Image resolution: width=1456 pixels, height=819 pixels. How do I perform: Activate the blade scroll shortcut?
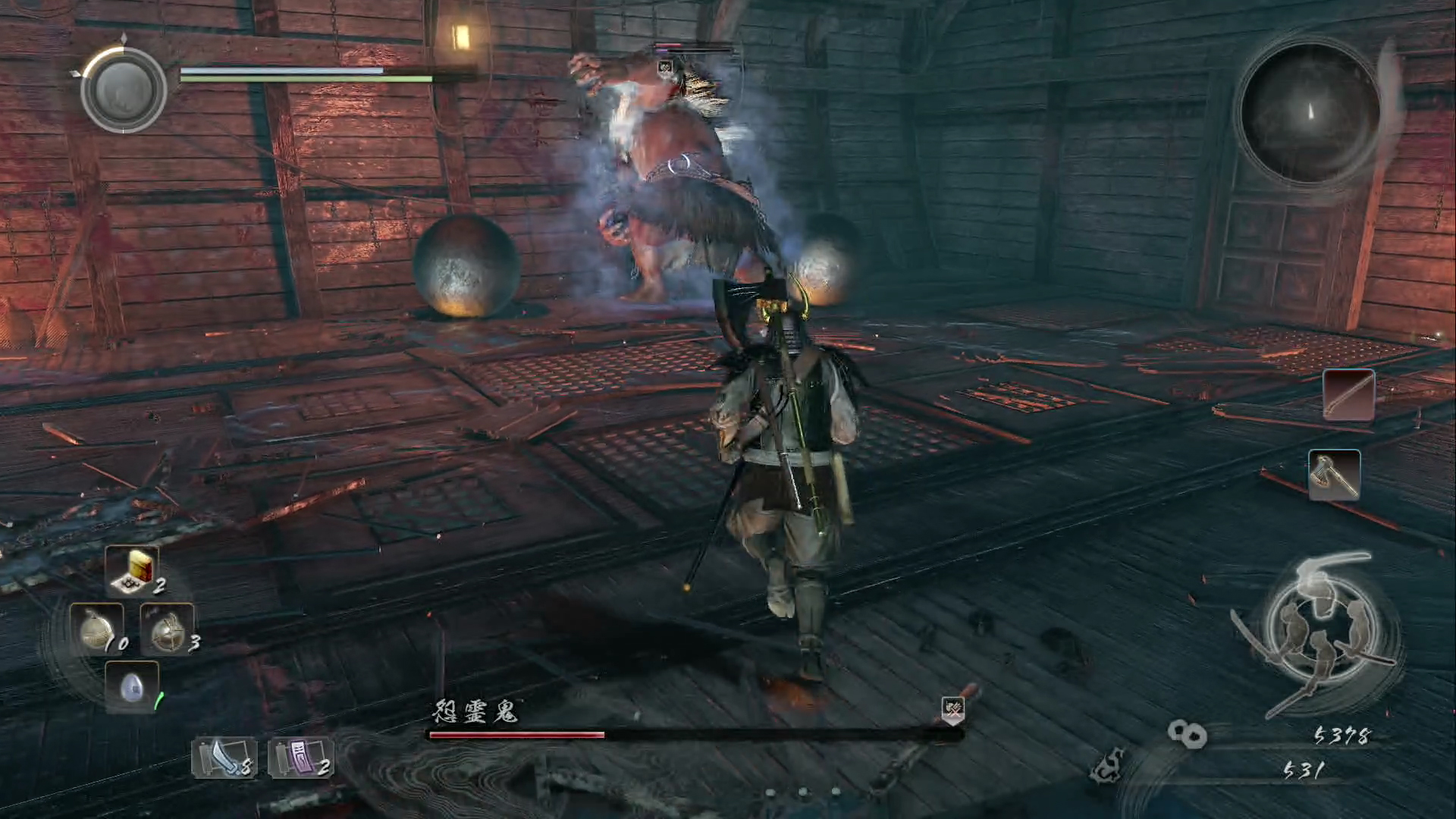tap(224, 758)
